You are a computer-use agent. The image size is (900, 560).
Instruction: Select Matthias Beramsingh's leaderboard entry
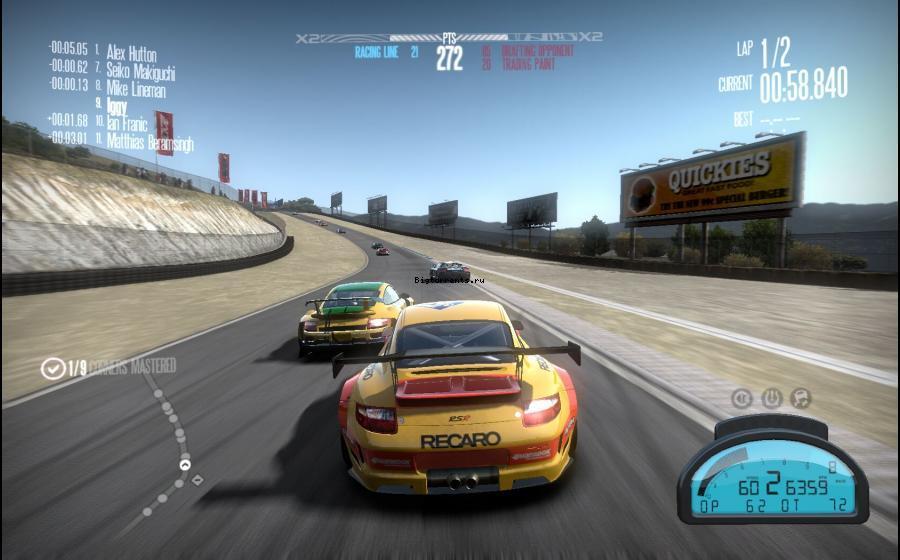coord(149,141)
